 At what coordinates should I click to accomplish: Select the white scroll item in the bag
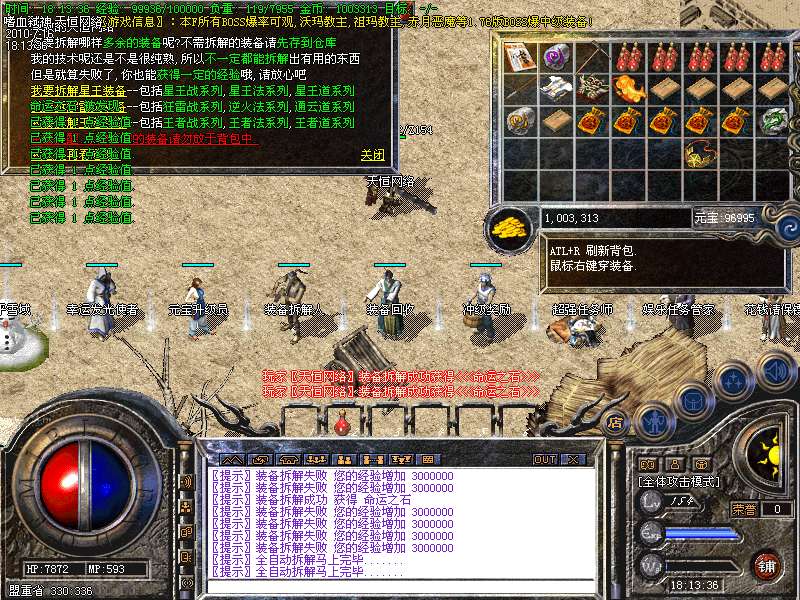coord(557,89)
